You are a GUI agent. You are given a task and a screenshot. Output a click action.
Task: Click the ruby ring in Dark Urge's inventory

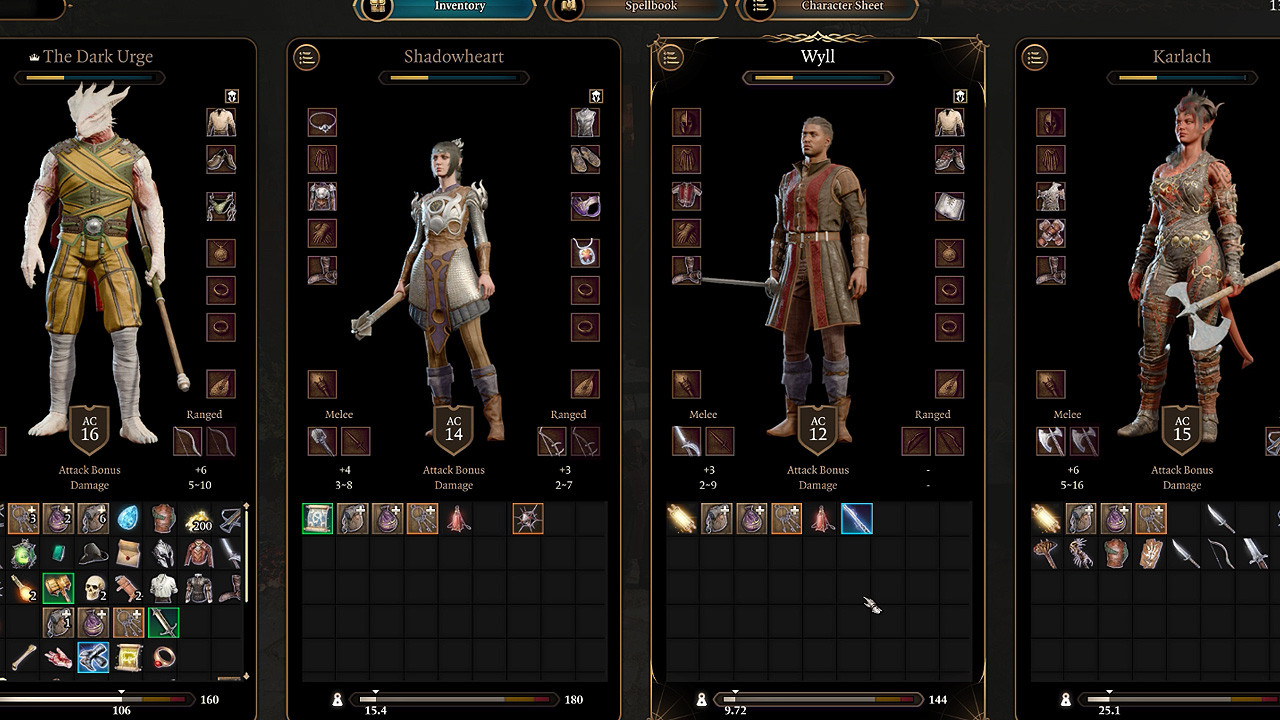tap(161, 657)
